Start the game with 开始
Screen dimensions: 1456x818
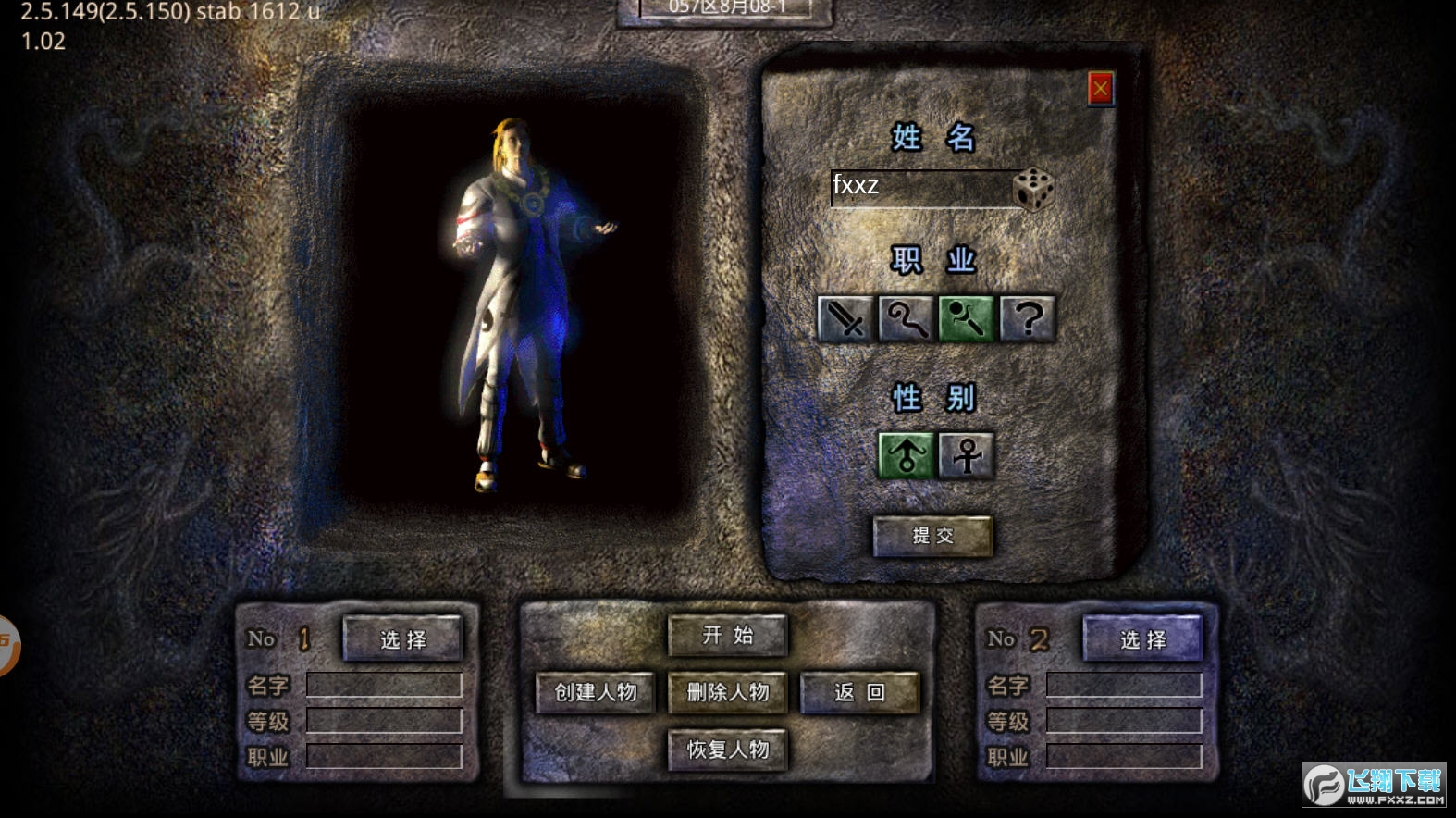(728, 636)
